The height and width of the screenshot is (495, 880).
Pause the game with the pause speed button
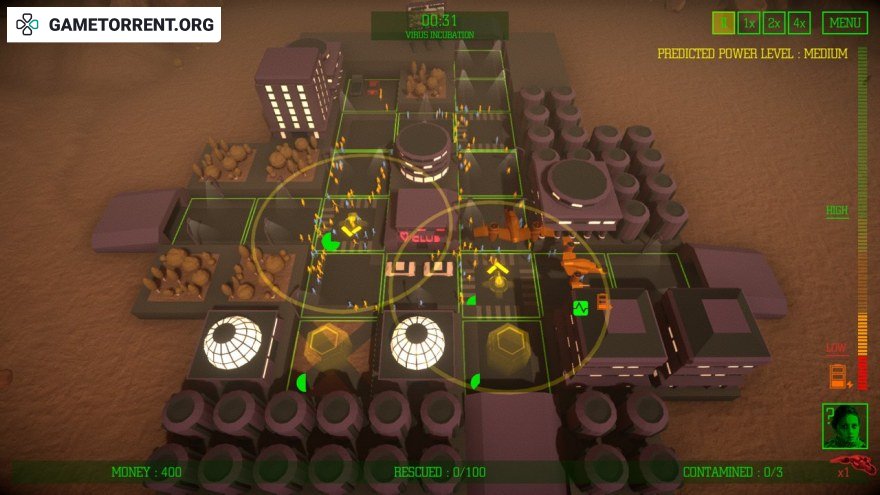click(723, 23)
